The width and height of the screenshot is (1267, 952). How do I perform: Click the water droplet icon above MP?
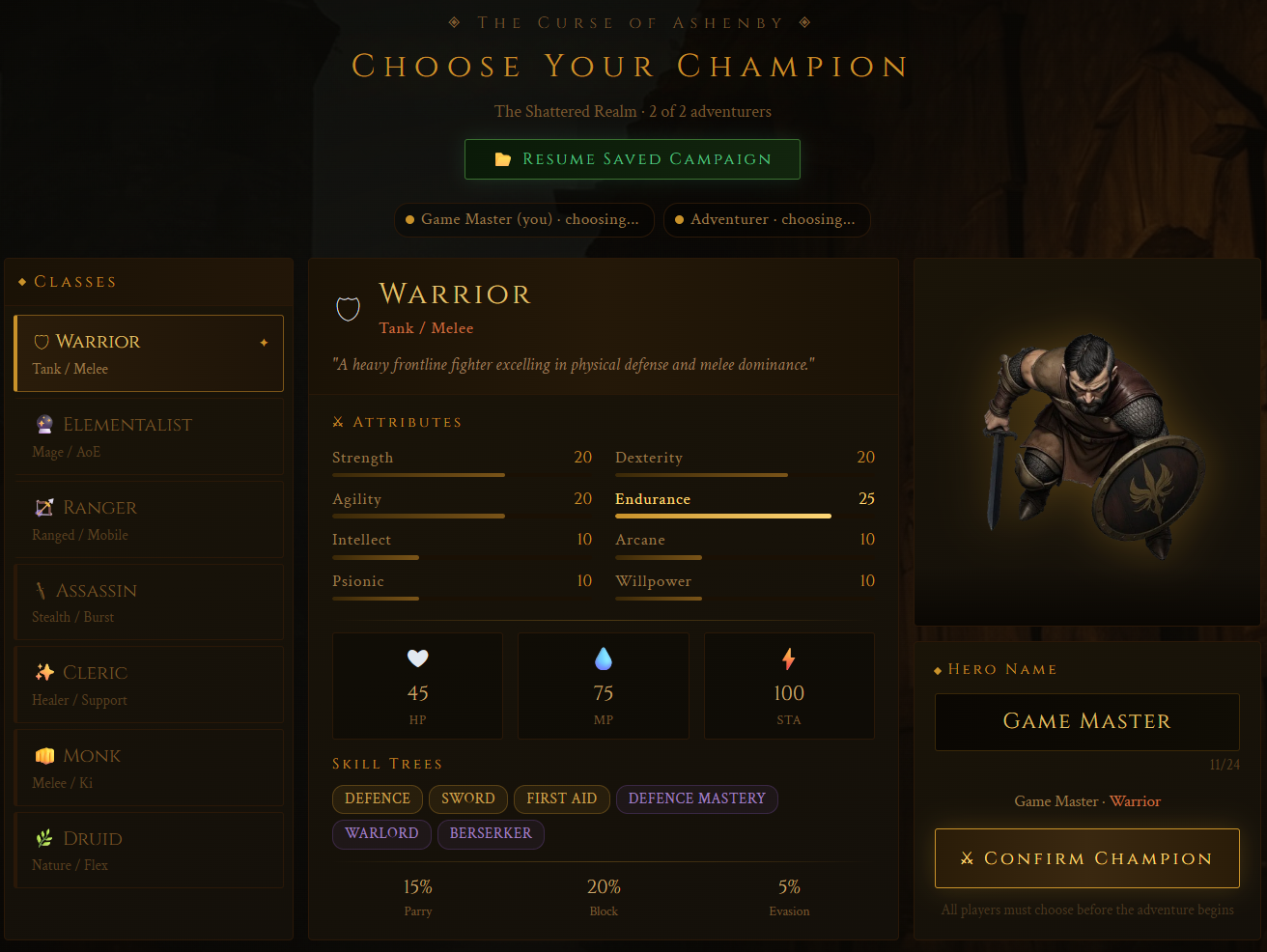[603, 658]
